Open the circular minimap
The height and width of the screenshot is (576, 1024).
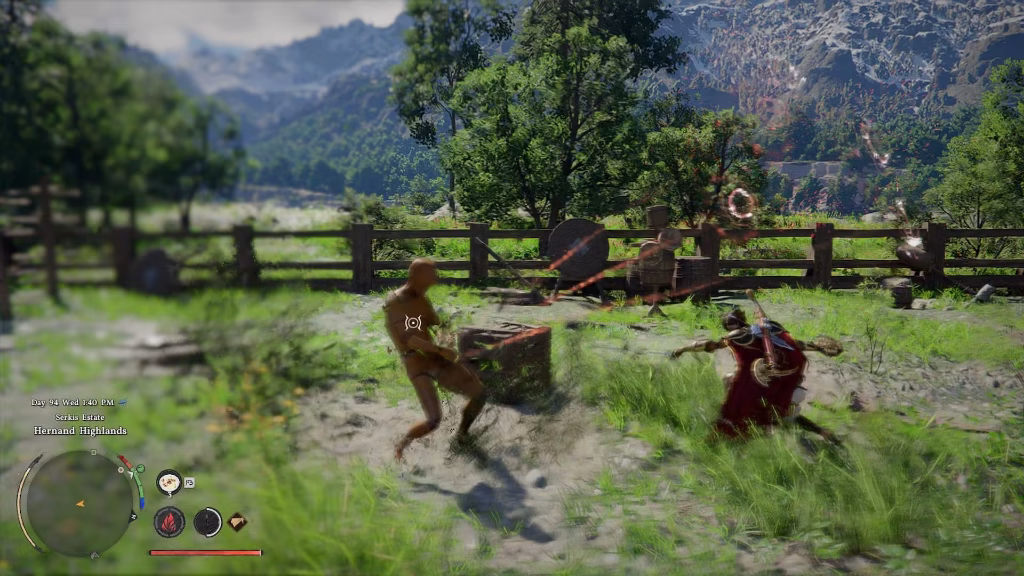pyautogui.click(x=79, y=503)
